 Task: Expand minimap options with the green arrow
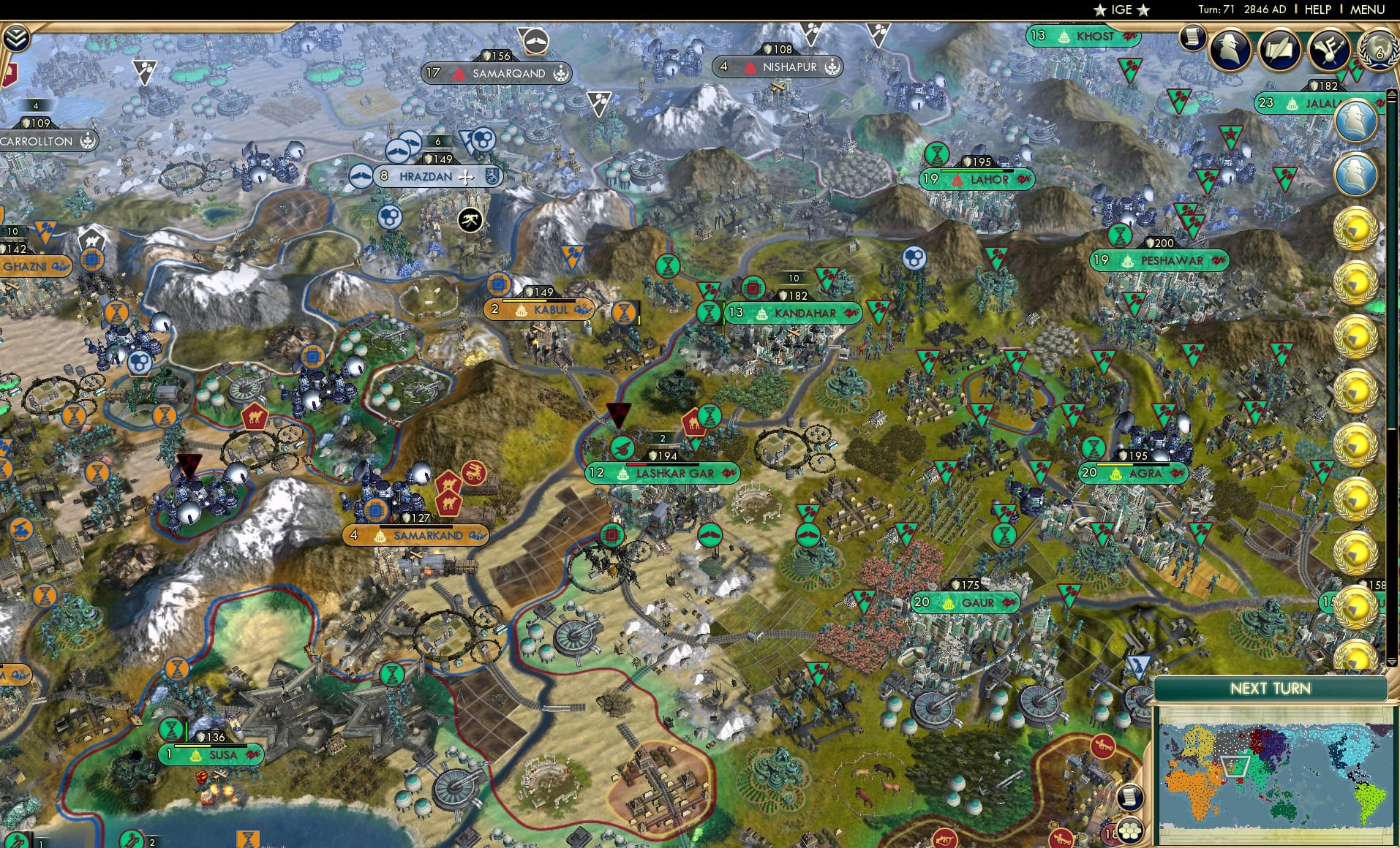(x=1391, y=662)
